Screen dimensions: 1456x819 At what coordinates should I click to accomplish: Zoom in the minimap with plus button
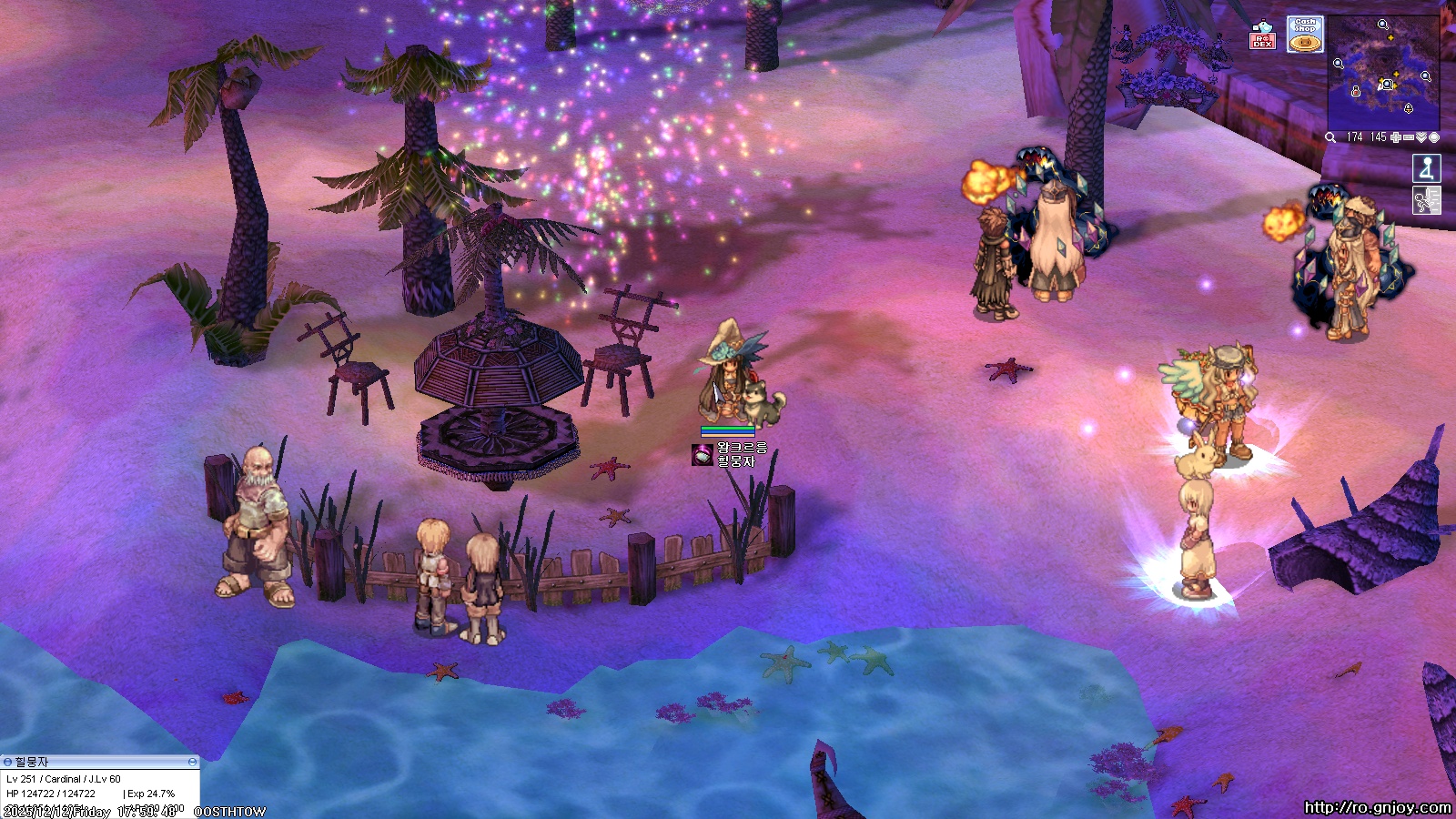[1396, 137]
